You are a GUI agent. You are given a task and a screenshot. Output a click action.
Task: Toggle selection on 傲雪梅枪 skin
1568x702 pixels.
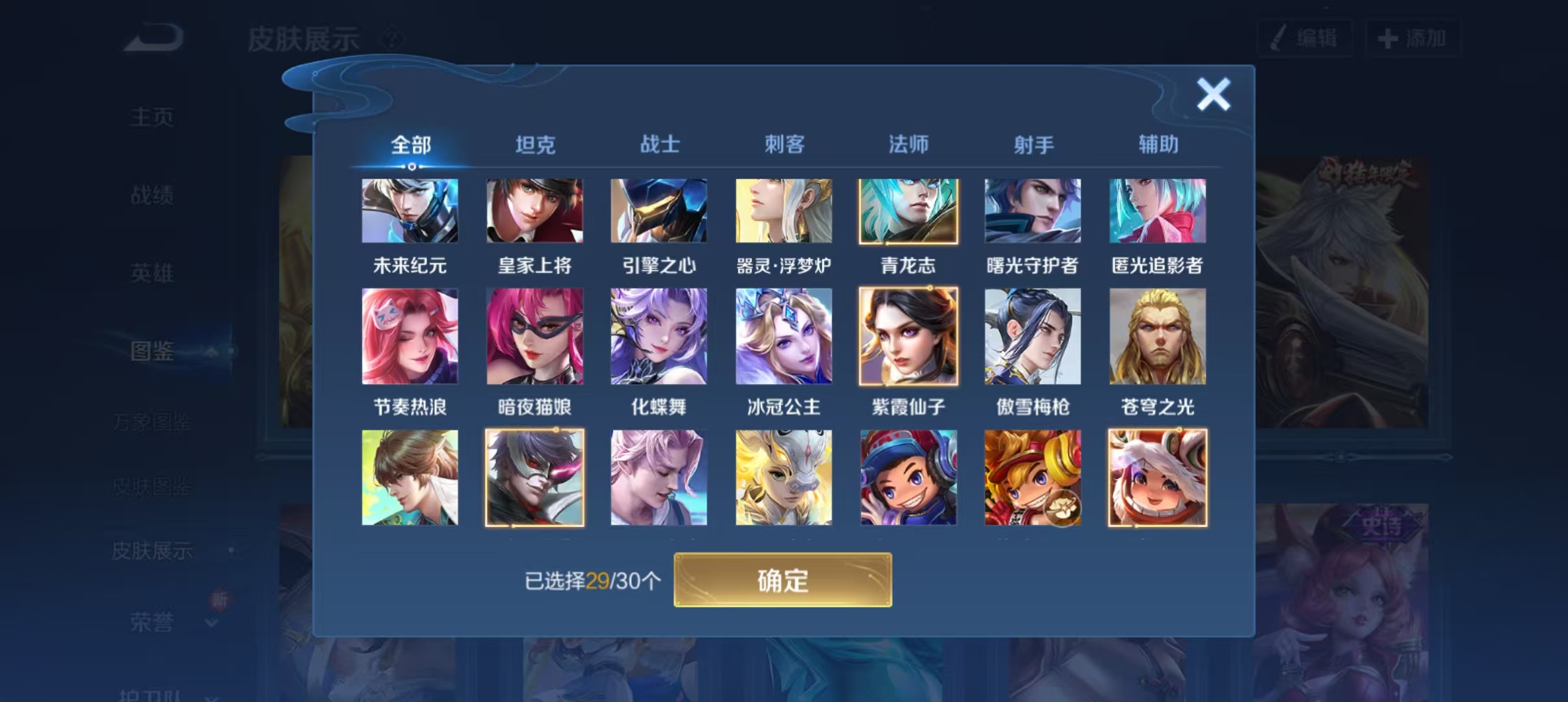(x=1033, y=335)
